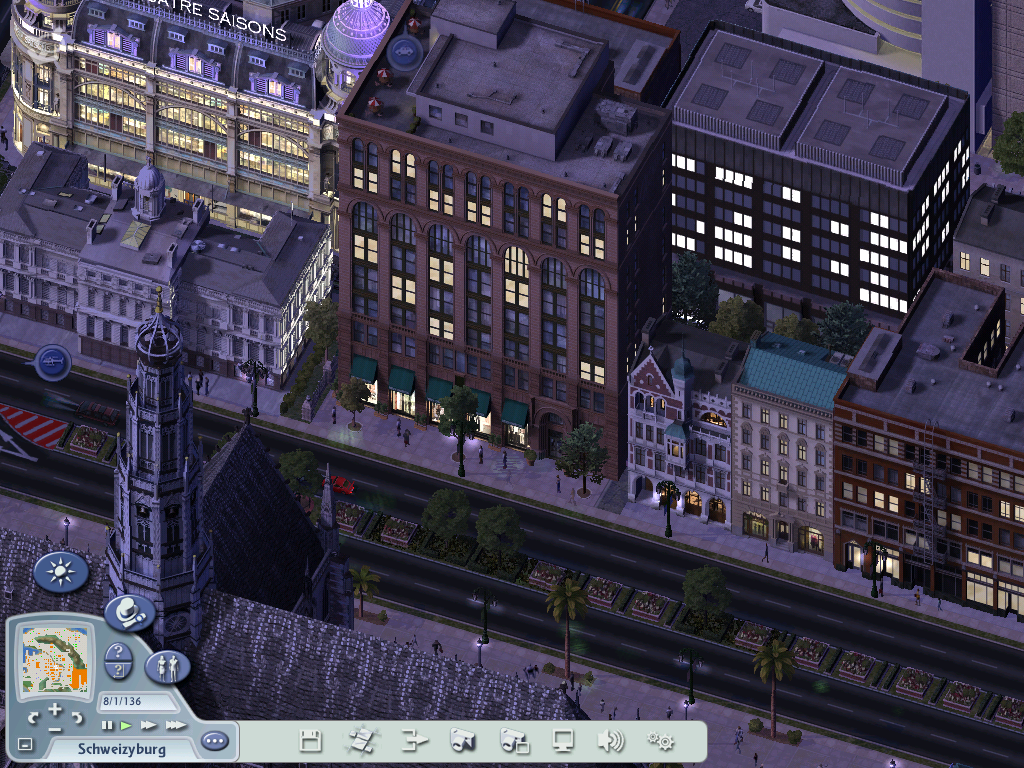Image resolution: width=1024 pixels, height=768 pixels.
Task: Toggle the three-dots options button
Action: [x=215, y=741]
